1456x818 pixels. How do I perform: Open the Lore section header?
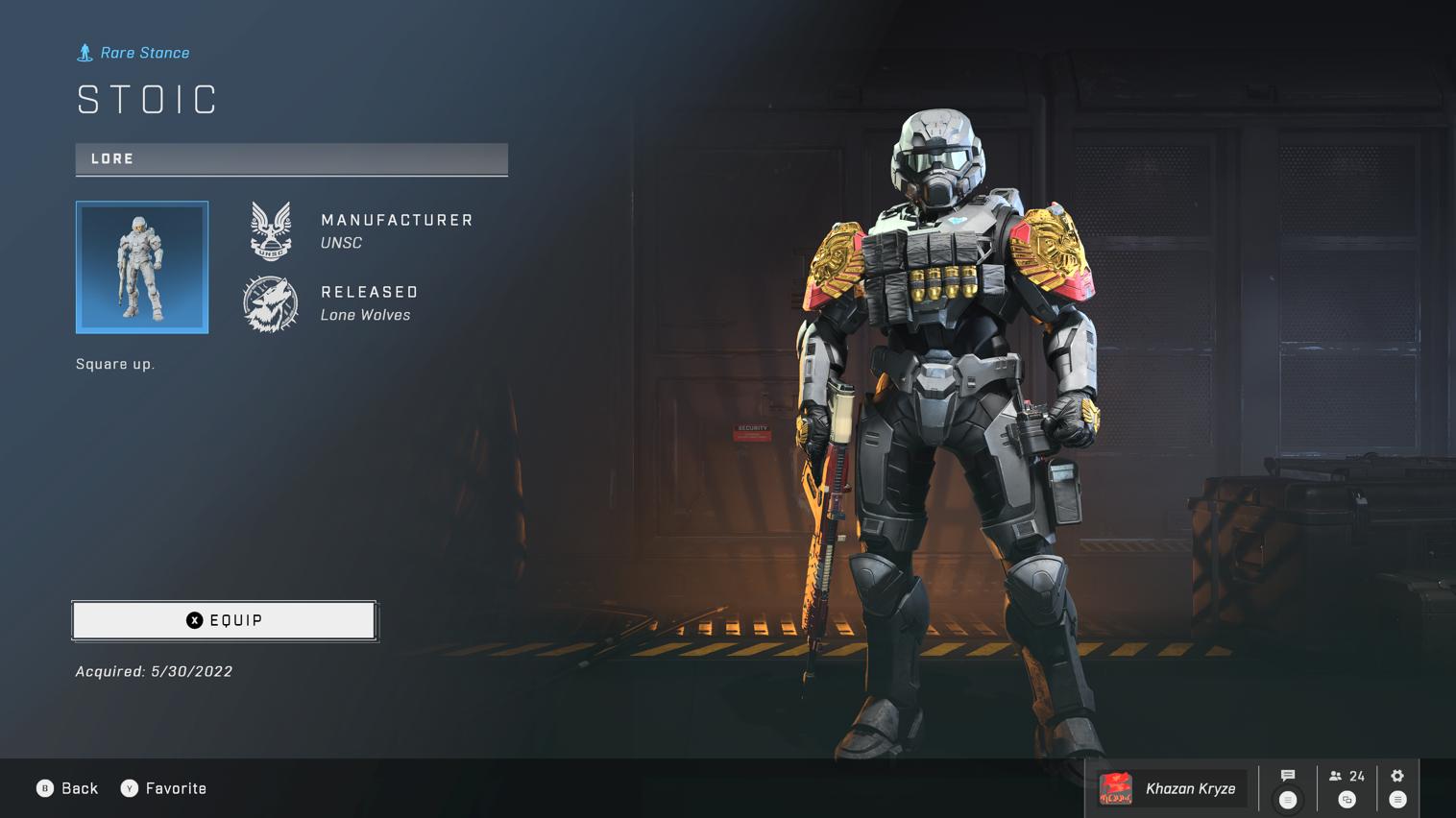291,159
